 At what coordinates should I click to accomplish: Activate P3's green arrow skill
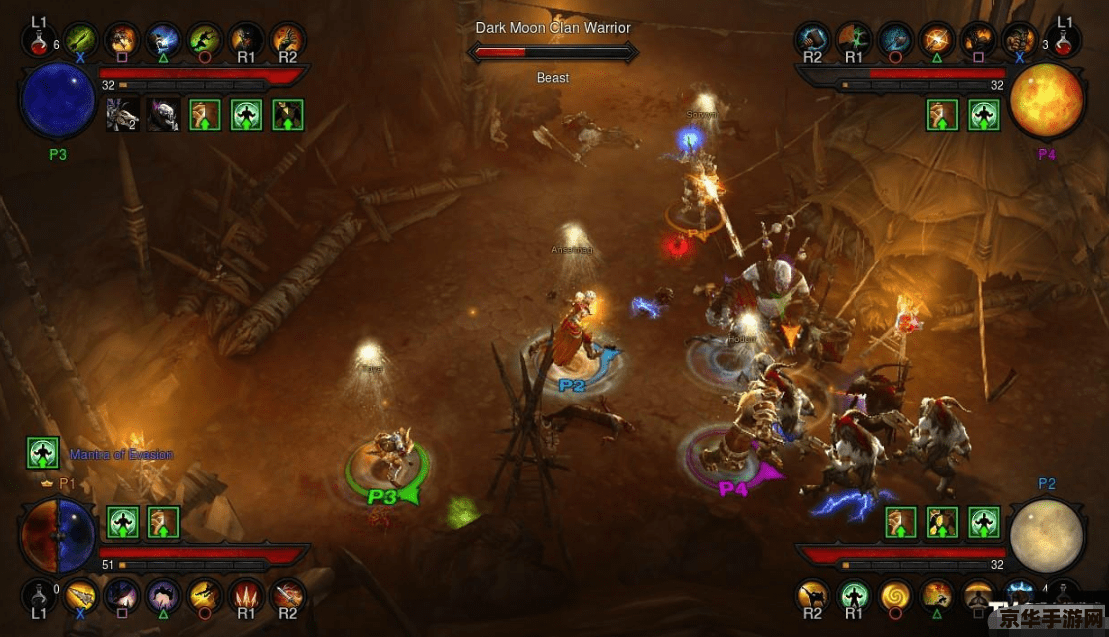click(81, 40)
